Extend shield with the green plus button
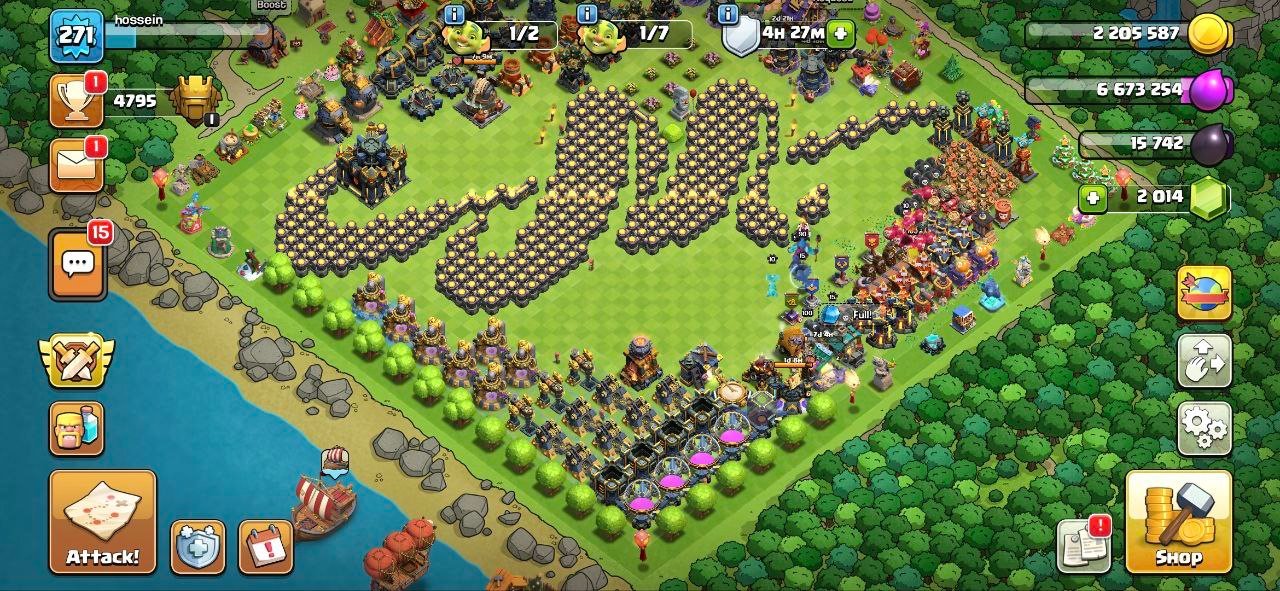 (x=840, y=33)
